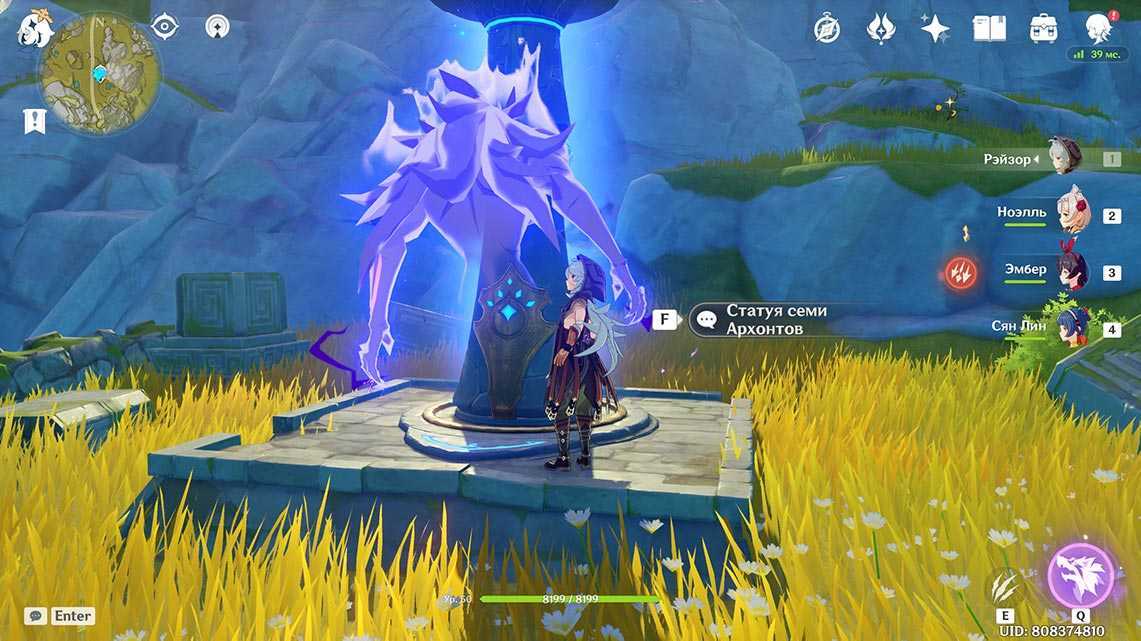Click the red lightning elemental orb icon
The width and height of the screenshot is (1141, 641).
click(962, 271)
